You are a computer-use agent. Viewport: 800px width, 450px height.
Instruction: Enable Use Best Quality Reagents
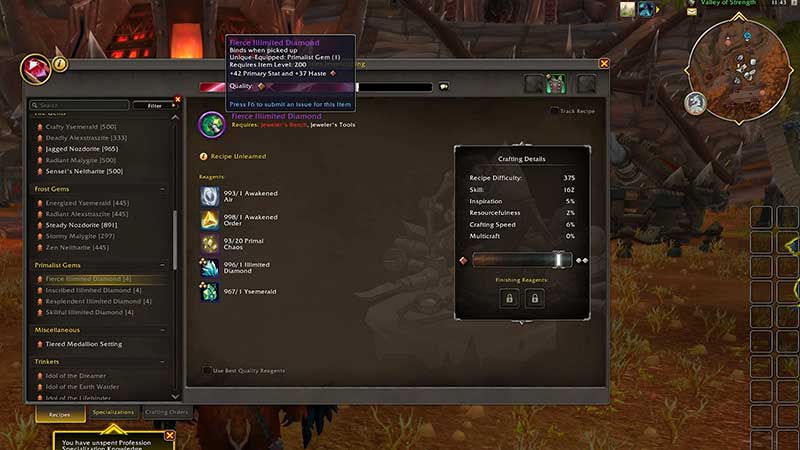(x=207, y=370)
